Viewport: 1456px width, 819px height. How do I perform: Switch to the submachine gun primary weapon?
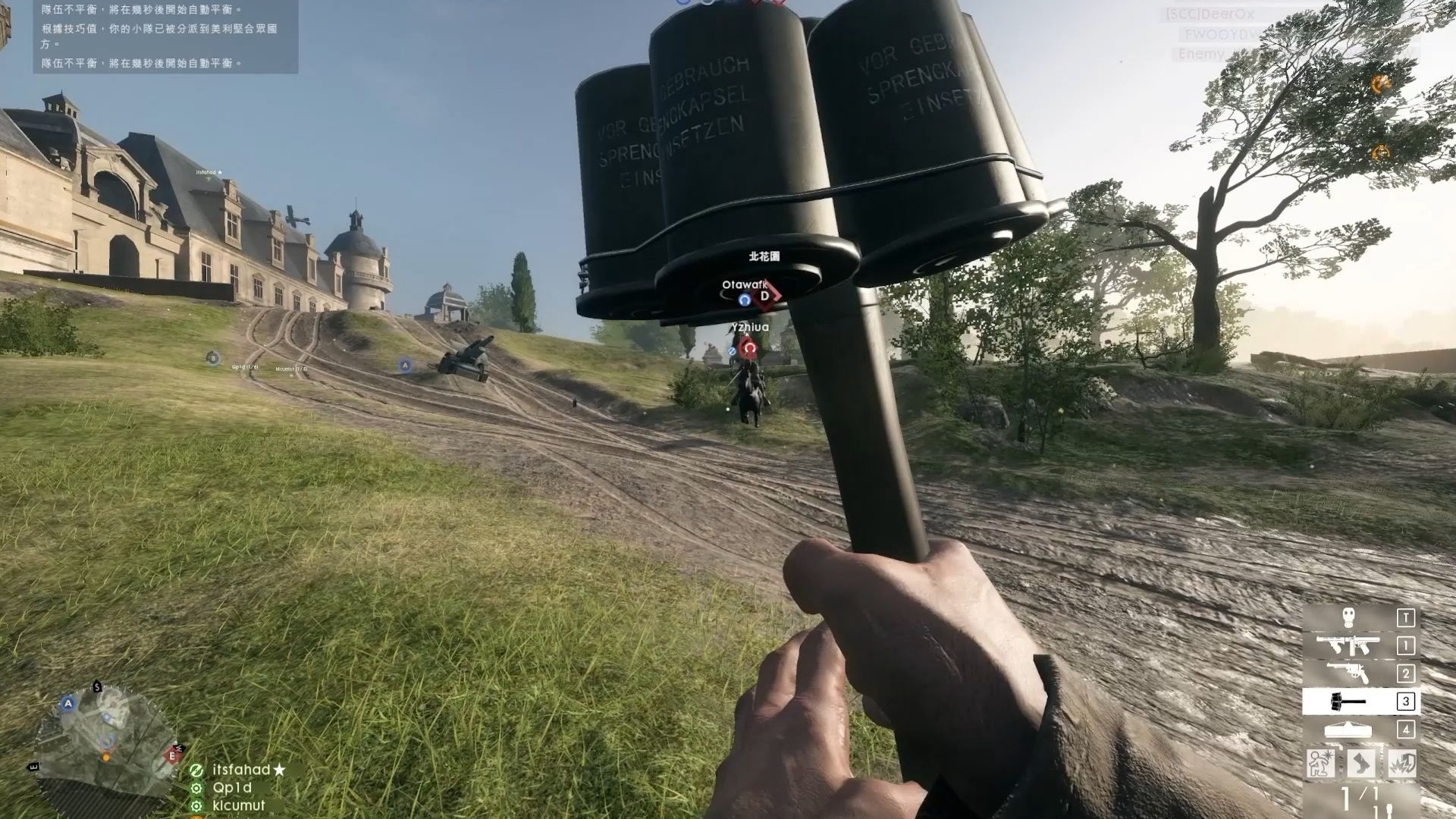1348,646
